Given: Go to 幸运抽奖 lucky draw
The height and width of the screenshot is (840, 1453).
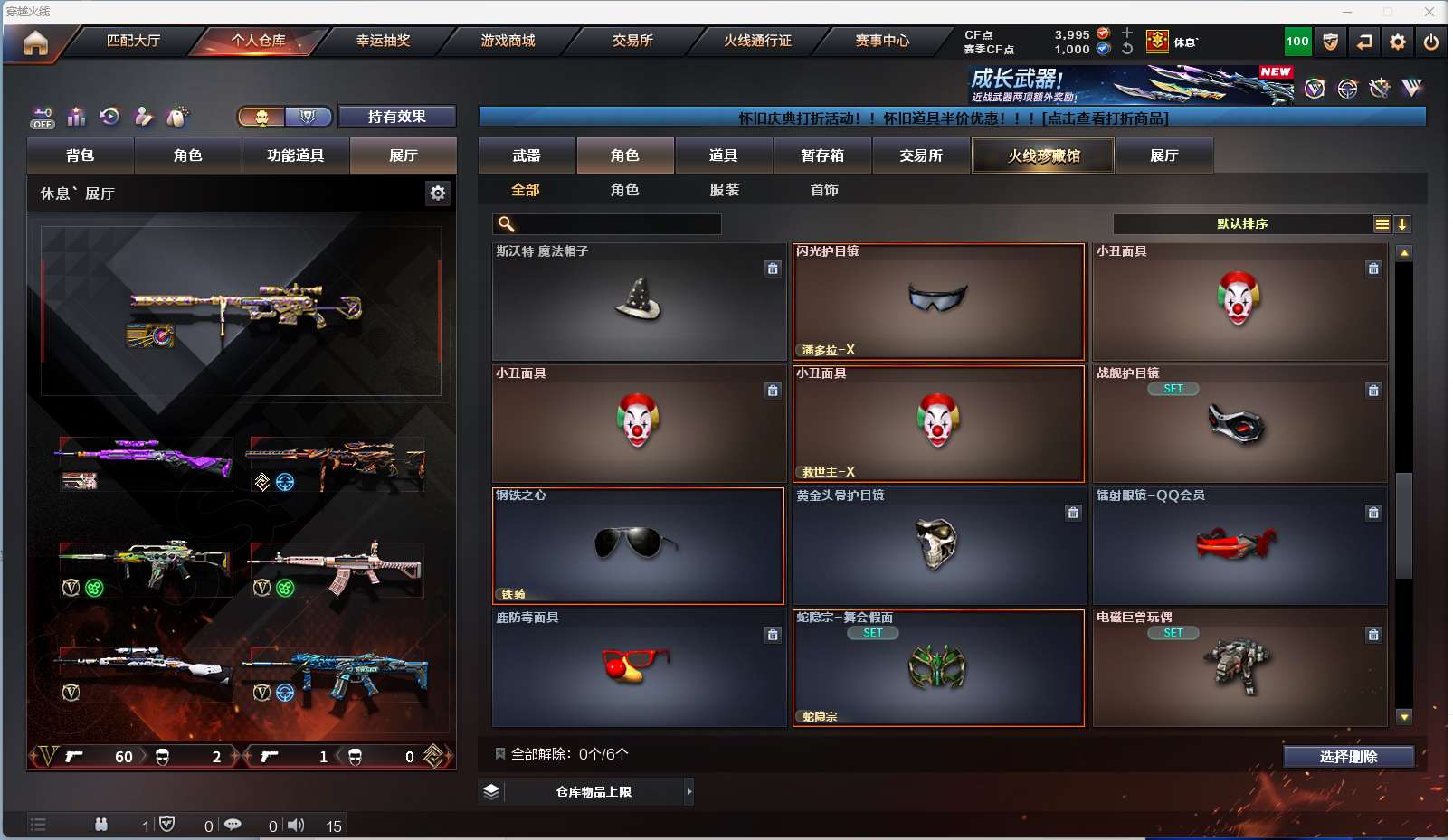Looking at the screenshot, I should click(x=383, y=41).
